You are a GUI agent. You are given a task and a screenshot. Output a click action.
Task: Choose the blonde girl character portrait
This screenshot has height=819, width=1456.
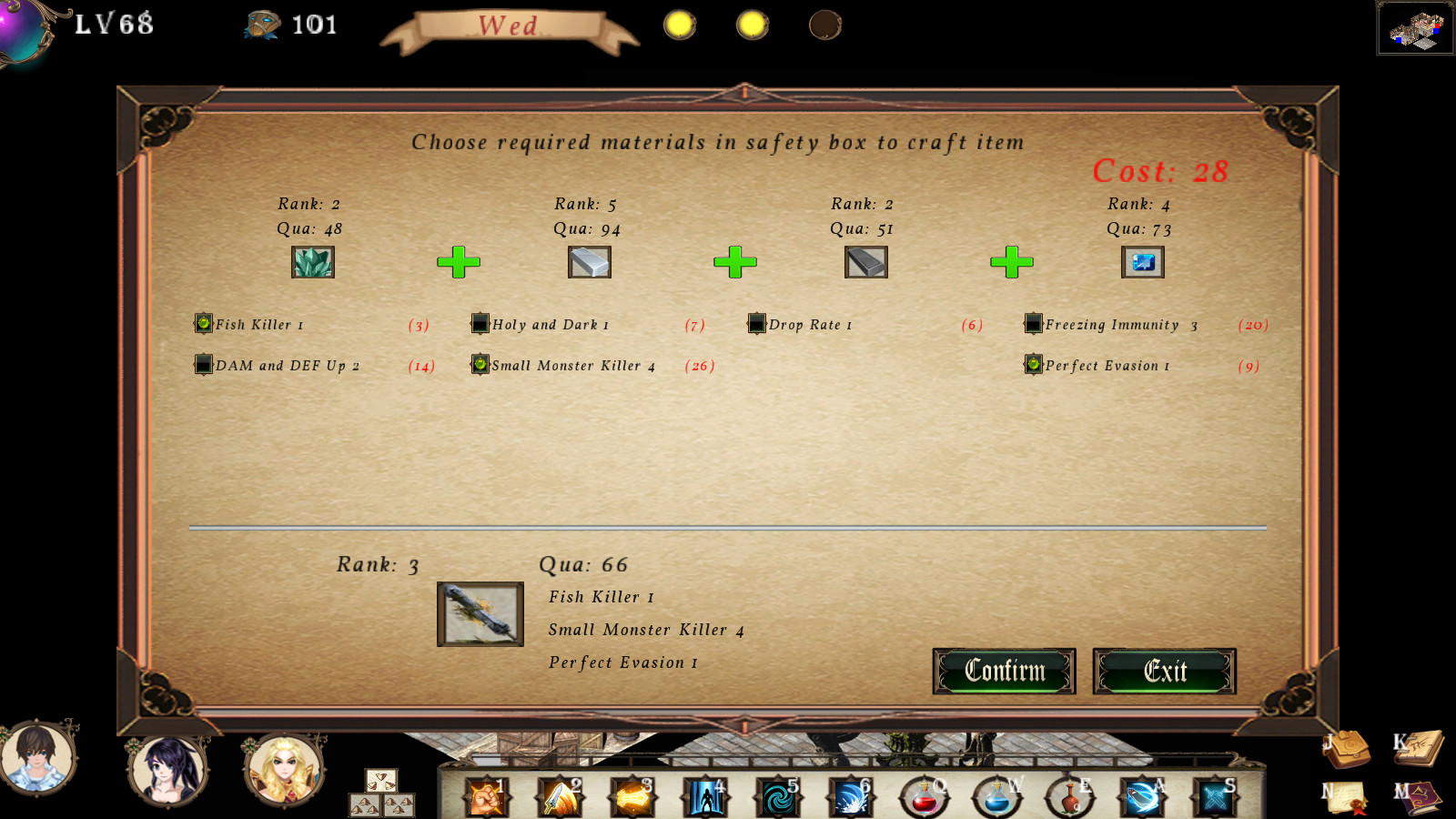click(x=284, y=770)
